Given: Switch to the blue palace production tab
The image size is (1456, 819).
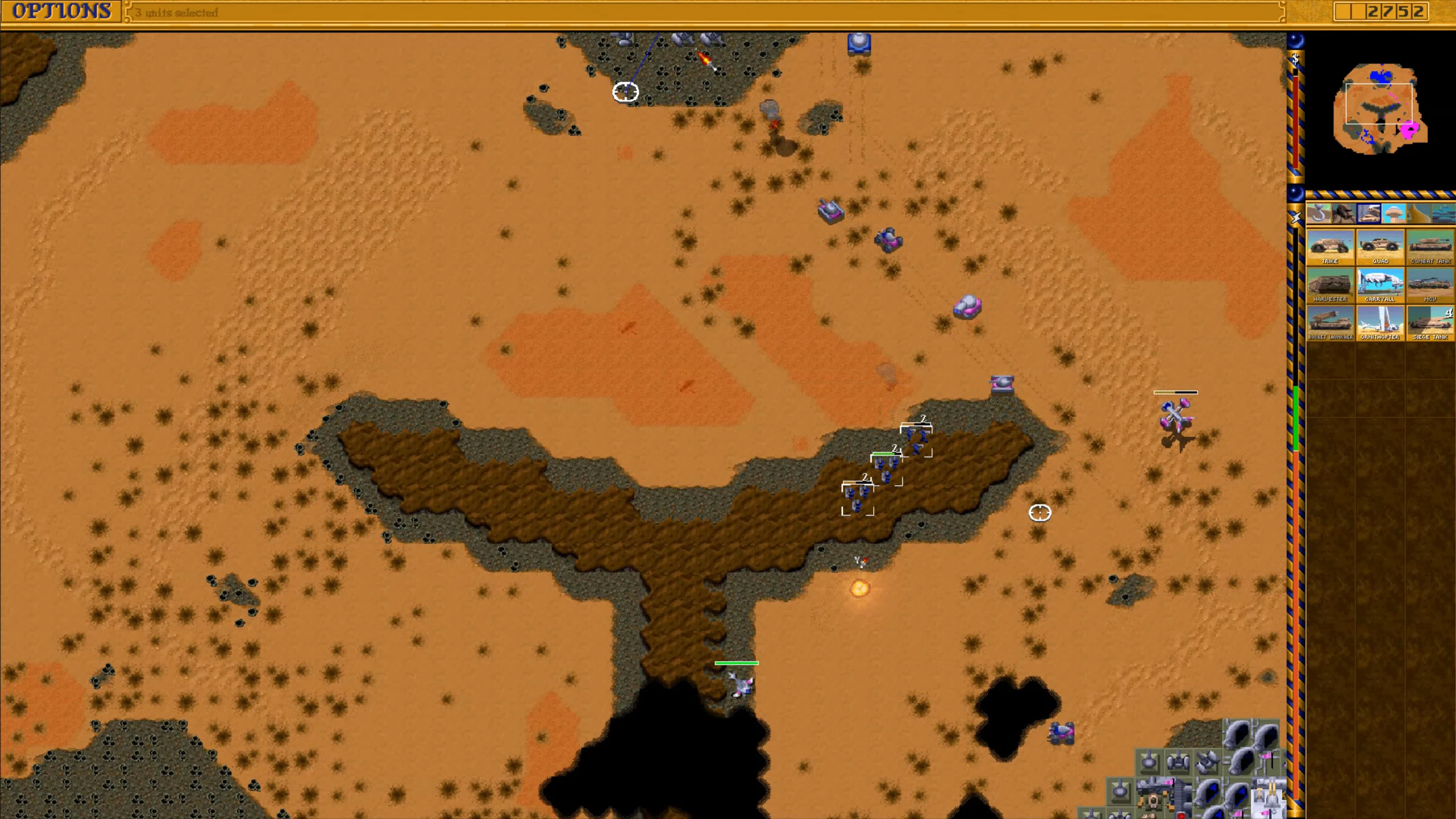Looking at the screenshot, I should tap(1443, 214).
